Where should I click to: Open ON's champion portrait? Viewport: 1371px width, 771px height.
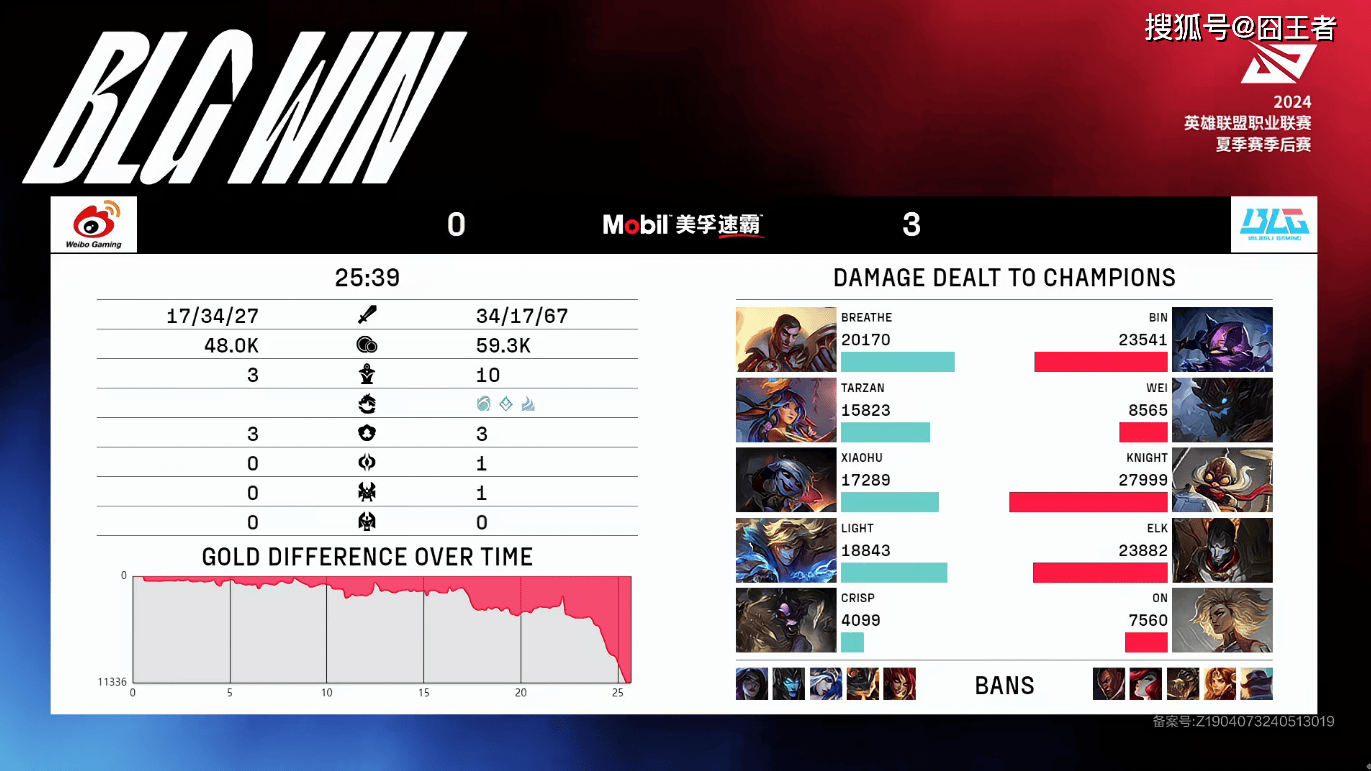click(x=1222, y=620)
